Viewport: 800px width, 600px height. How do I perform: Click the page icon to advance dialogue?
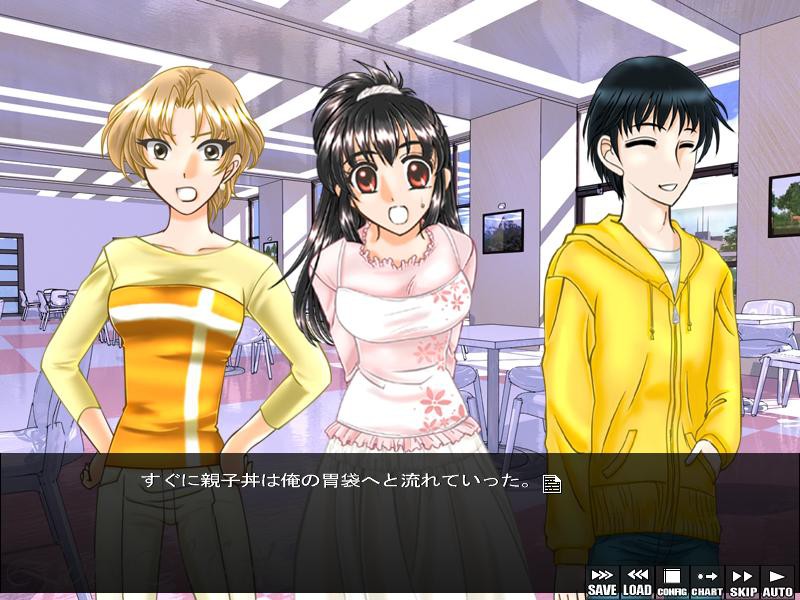pyautogui.click(x=551, y=484)
